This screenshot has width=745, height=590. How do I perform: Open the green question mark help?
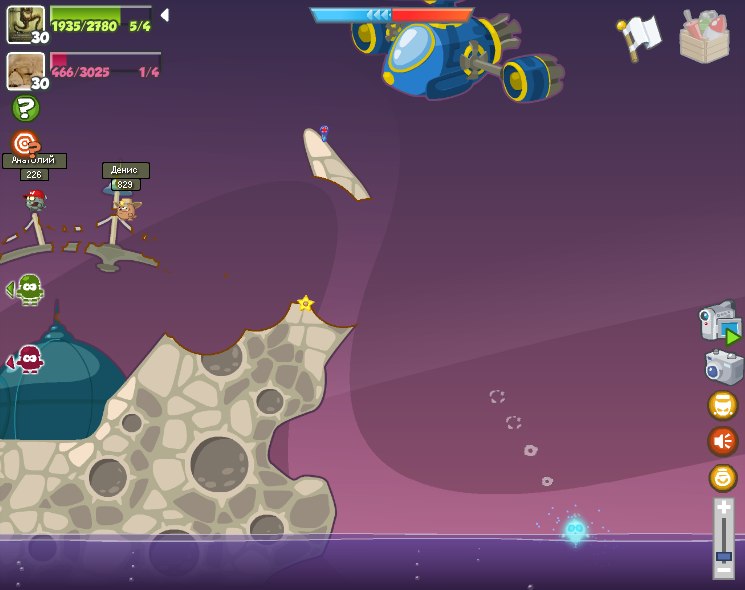tap(25, 108)
